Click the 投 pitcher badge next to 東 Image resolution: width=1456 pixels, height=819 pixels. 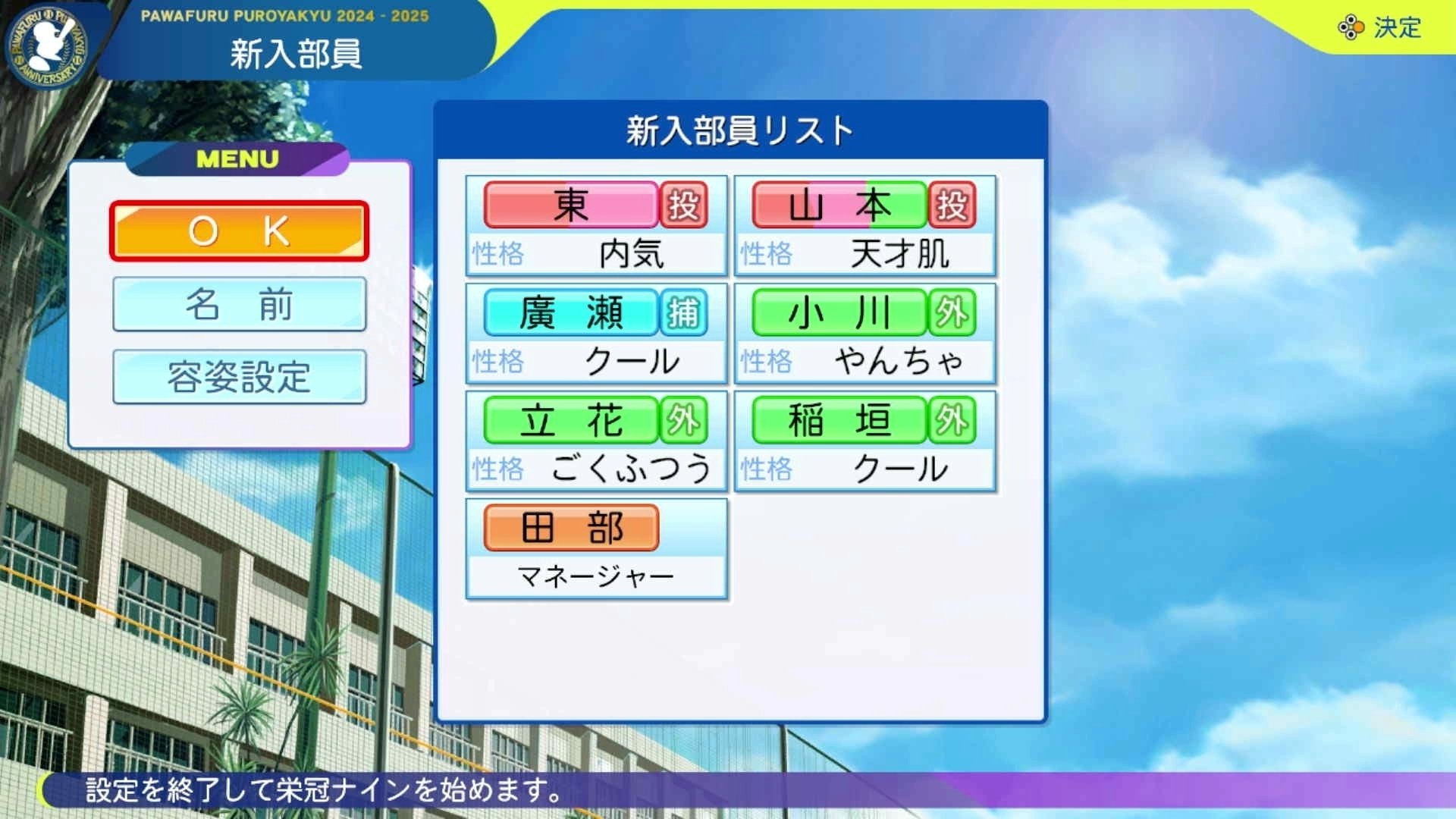coord(685,205)
